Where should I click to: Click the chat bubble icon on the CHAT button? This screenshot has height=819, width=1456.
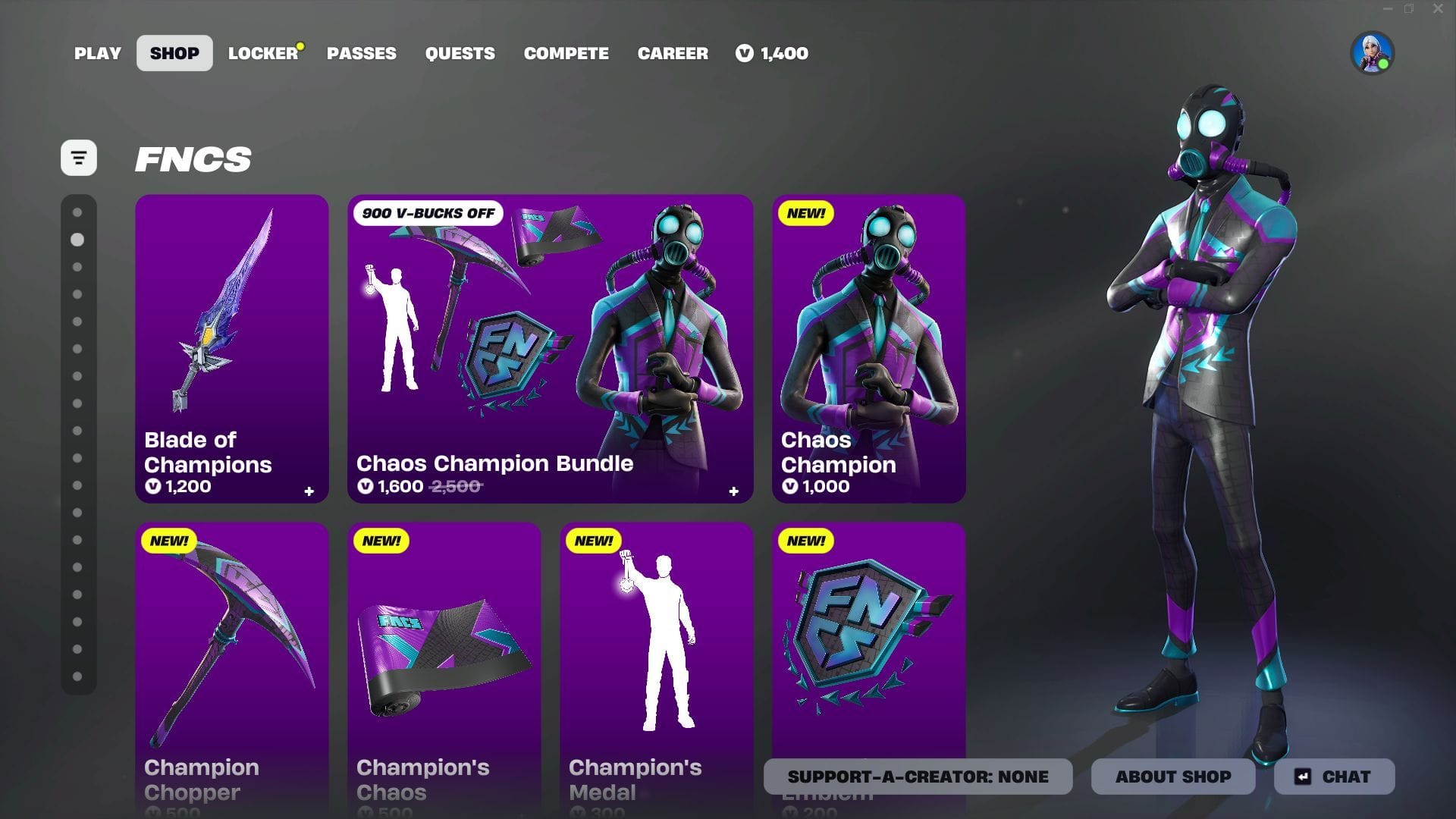pyautogui.click(x=1301, y=776)
